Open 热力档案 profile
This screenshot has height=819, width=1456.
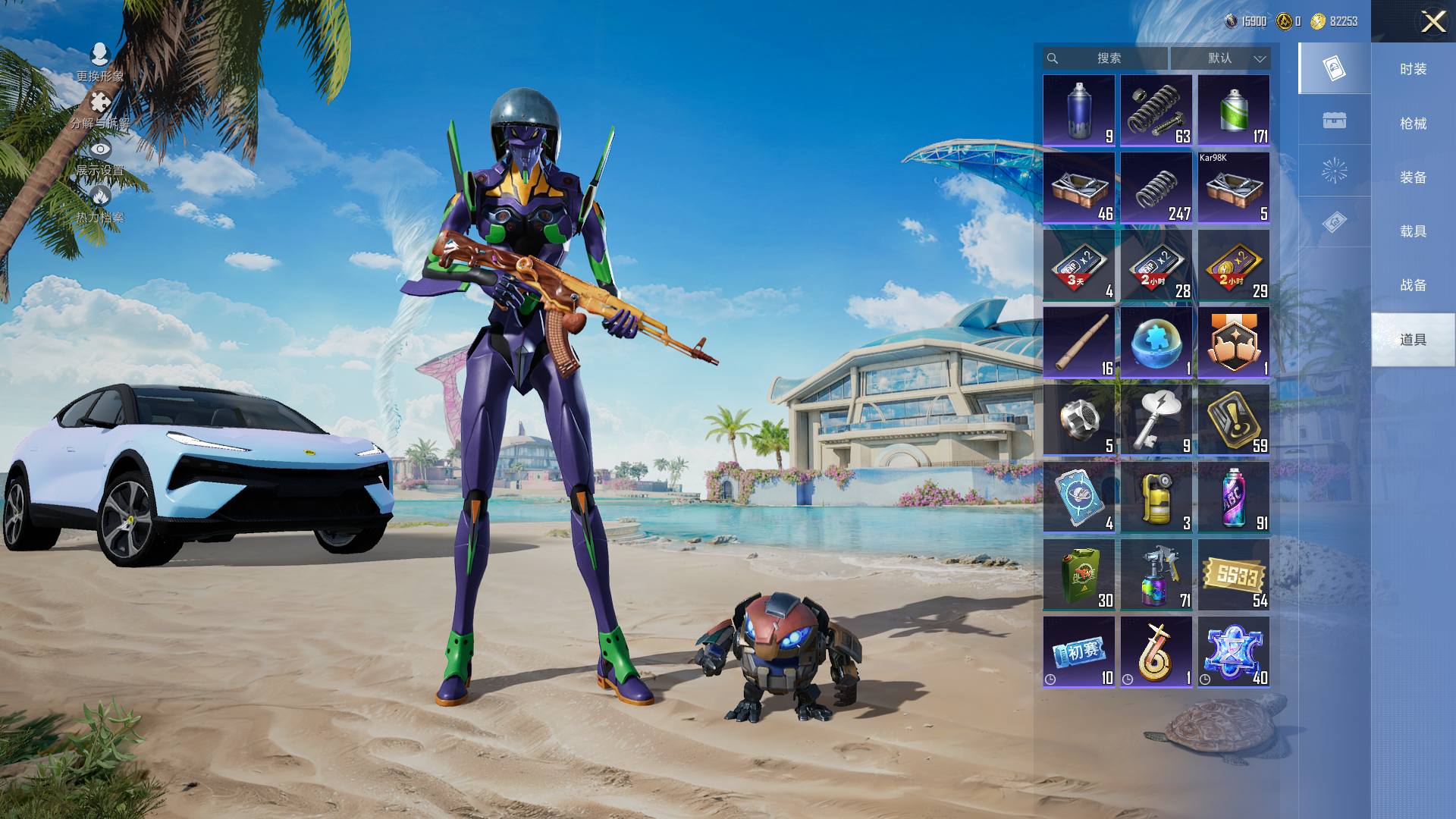tap(99, 205)
